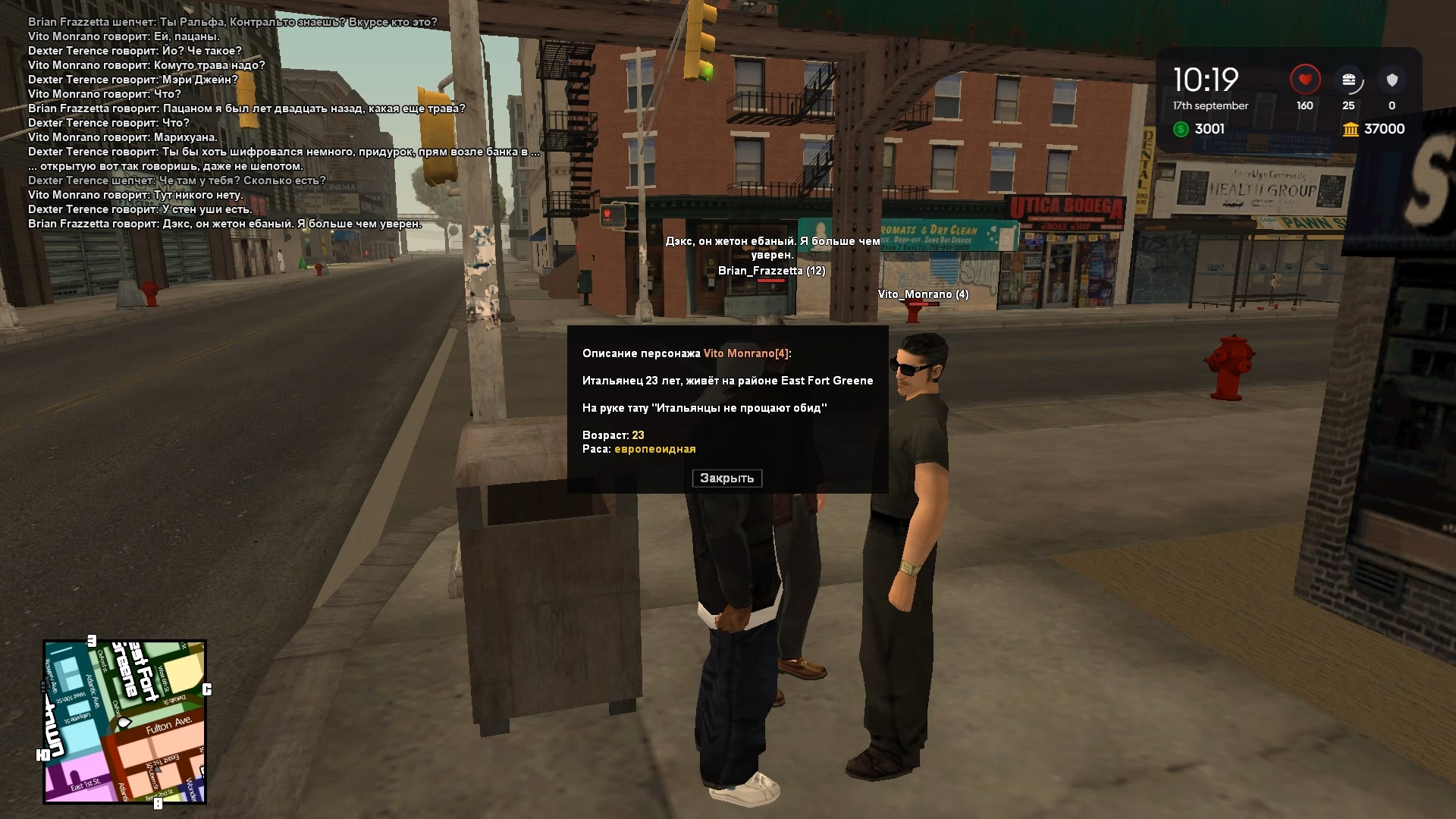This screenshot has height=819, width=1456.
Task: Open the minimap showing East Fort Greene
Action: [124, 721]
